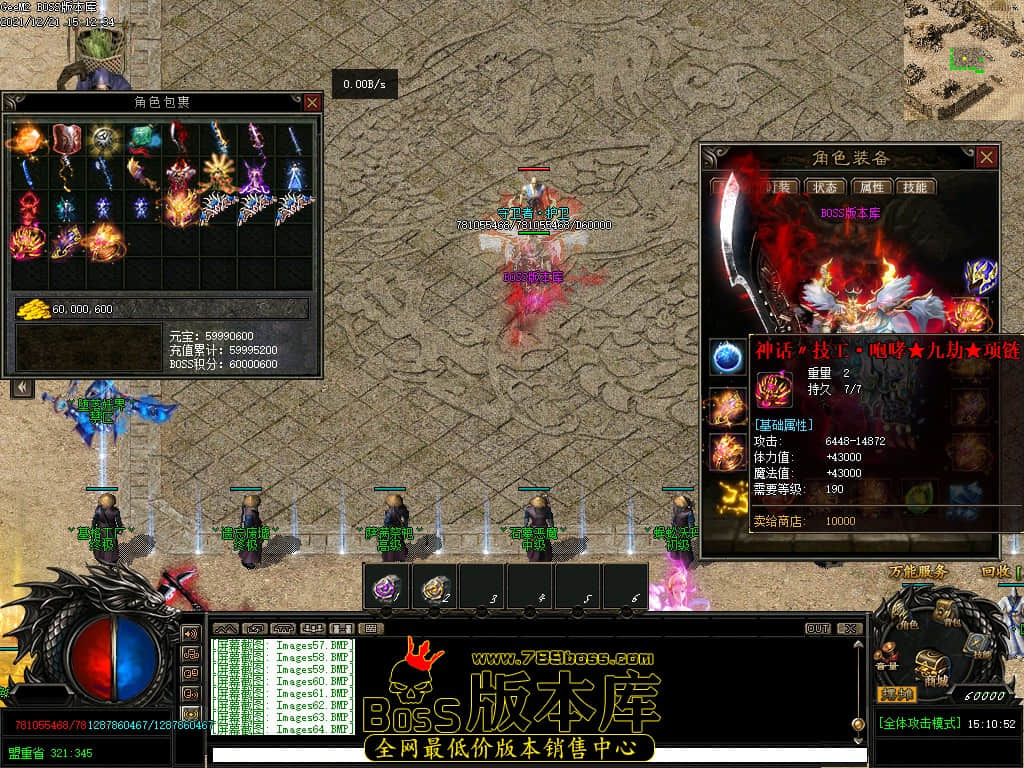
Task: Select the blue orb equipment slot
Action: coord(725,356)
